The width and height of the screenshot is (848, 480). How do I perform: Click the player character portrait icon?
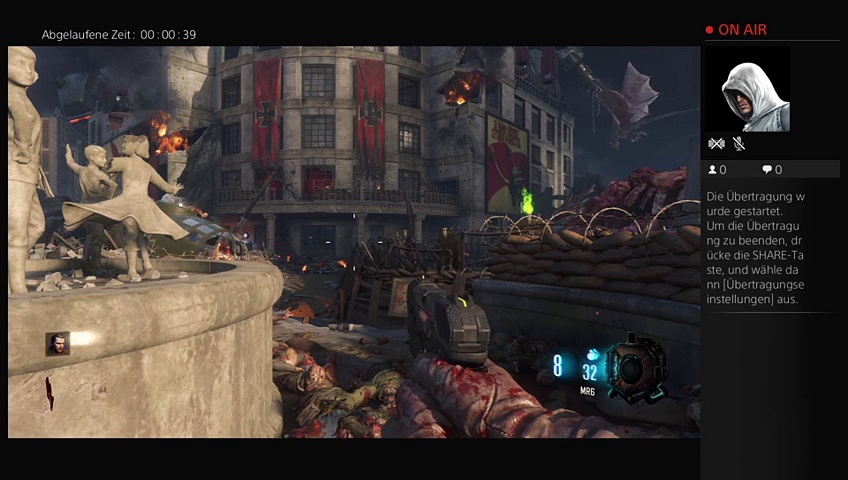(x=57, y=344)
